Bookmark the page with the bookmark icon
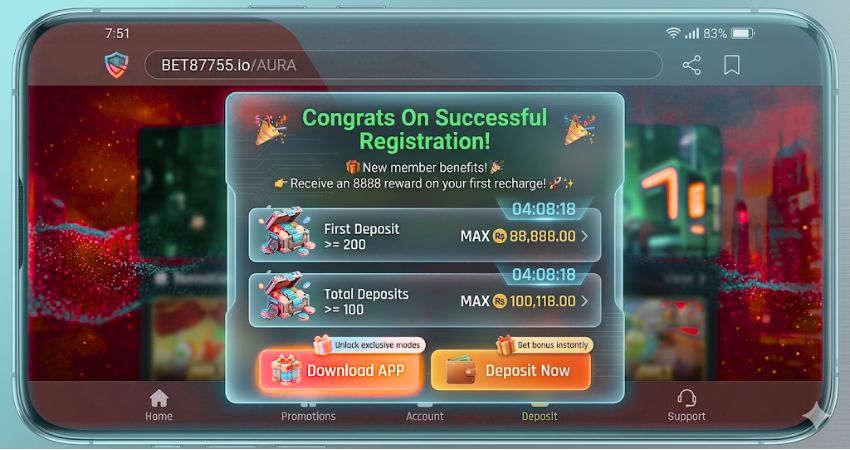 tap(732, 66)
